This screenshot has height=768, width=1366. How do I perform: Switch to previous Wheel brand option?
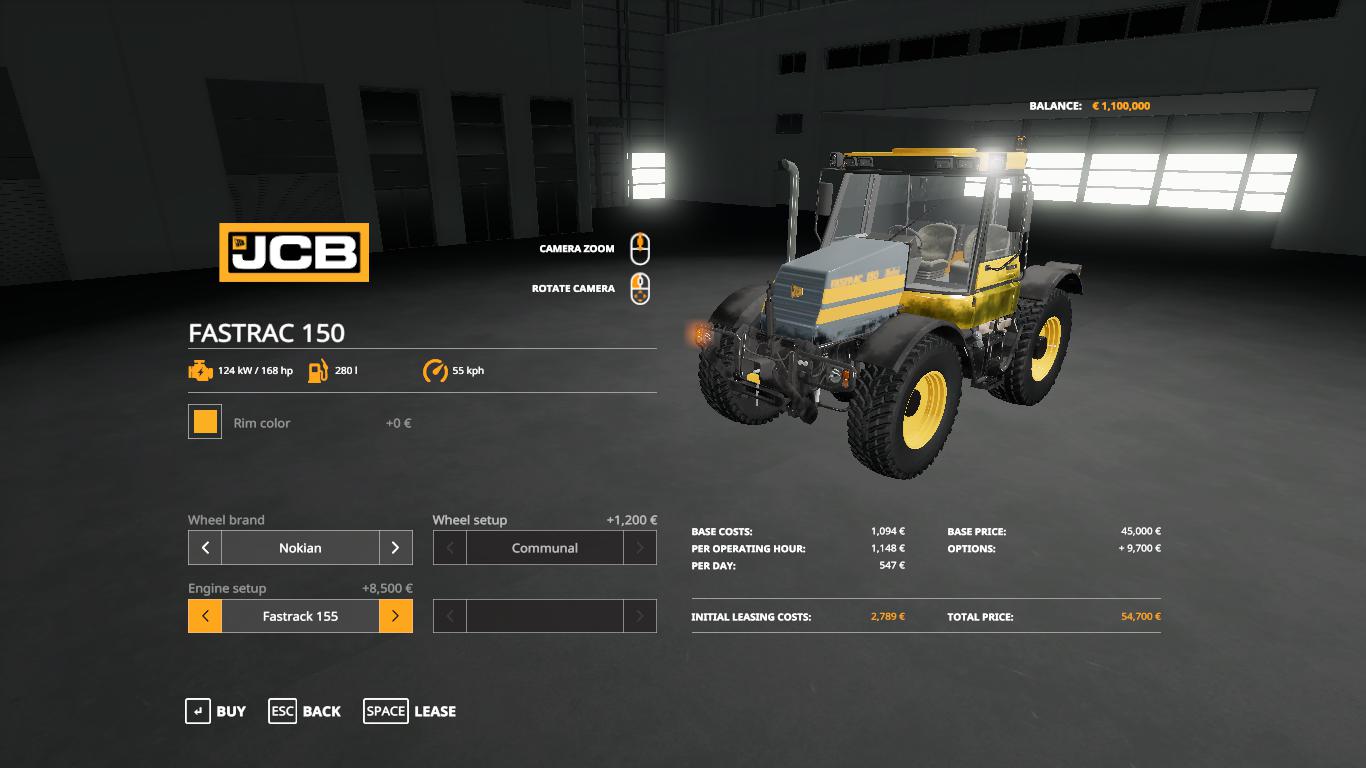[205, 548]
